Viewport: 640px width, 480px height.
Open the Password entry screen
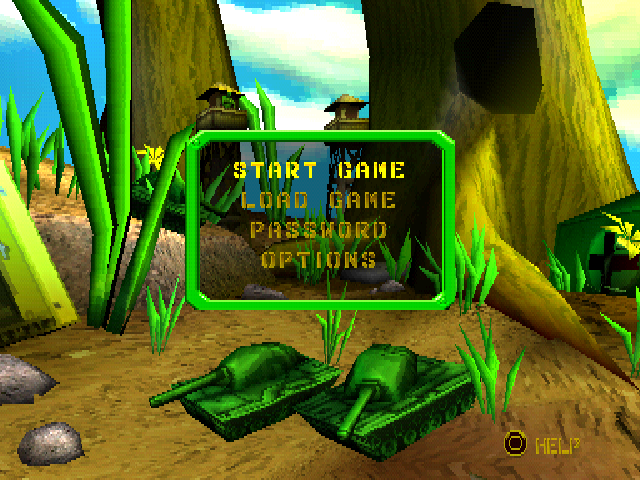[x=319, y=230]
